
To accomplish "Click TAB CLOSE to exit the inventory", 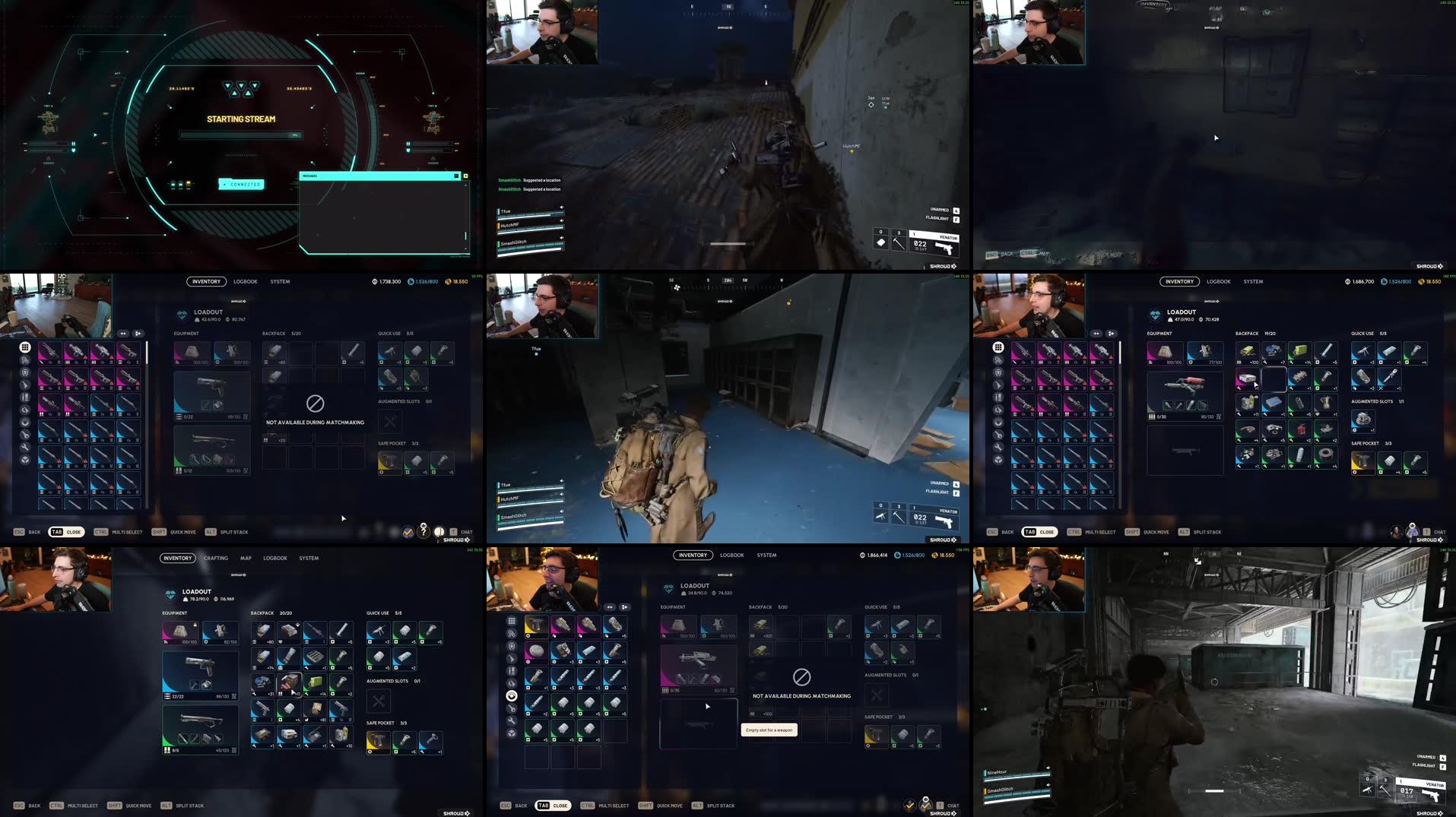I will 553,806.
